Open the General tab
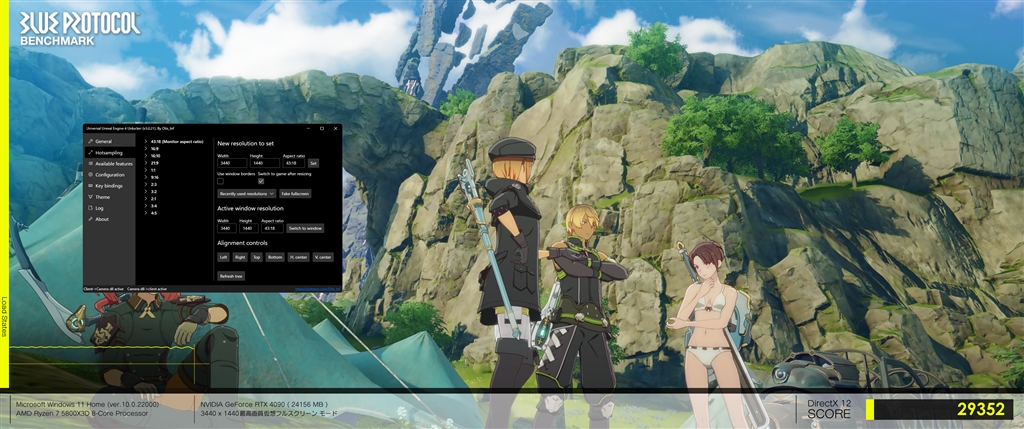This screenshot has height=429, width=1024. [104, 142]
